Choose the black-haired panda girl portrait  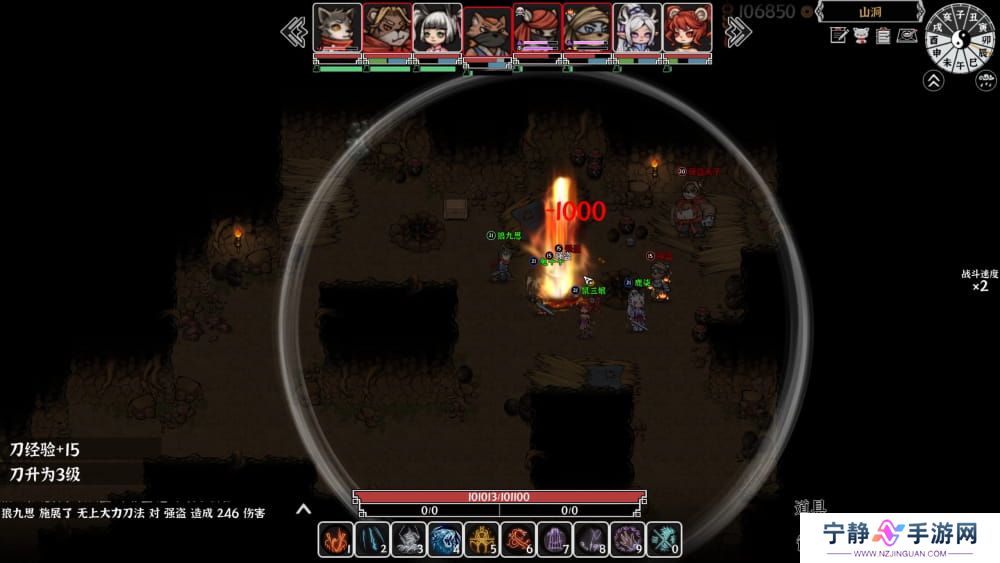(437, 28)
